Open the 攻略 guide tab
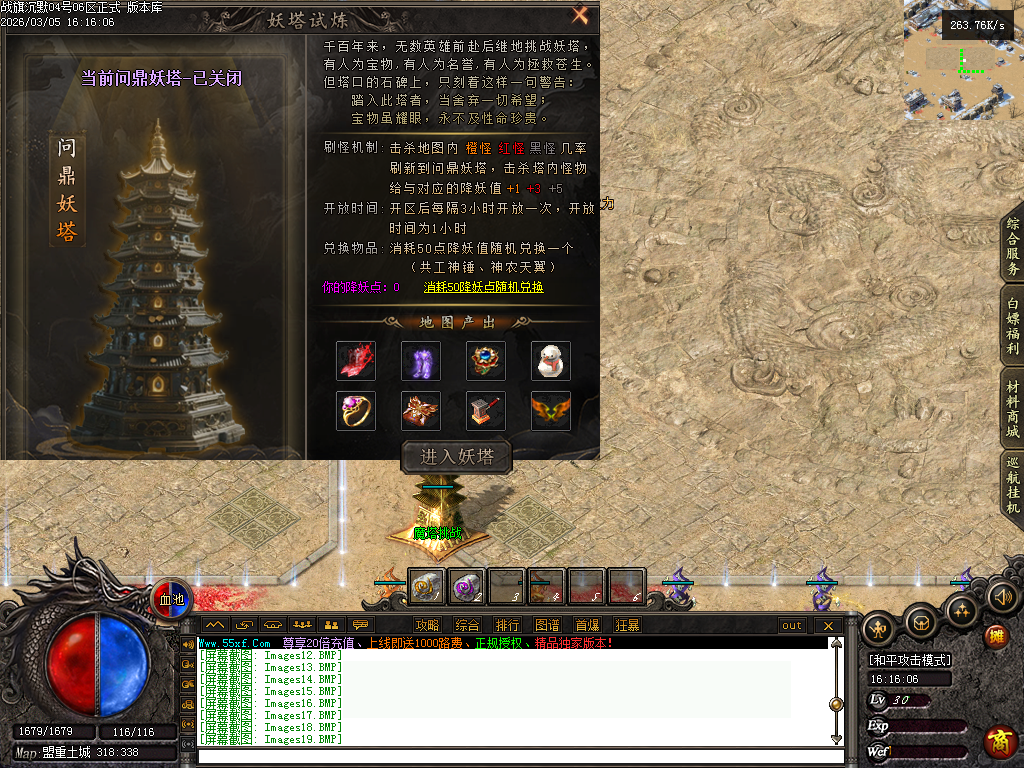The height and width of the screenshot is (768, 1024). coord(427,625)
